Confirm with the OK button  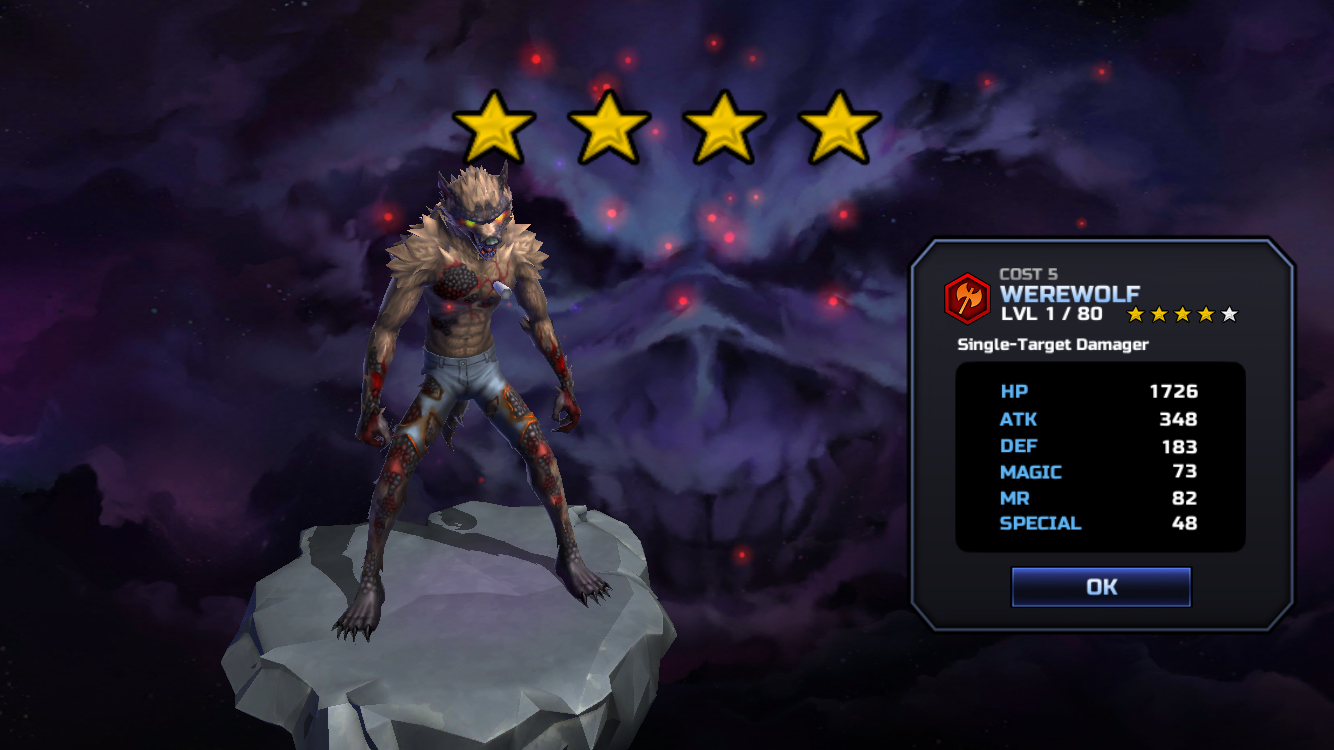pyautogui.click(x=1101, y=587)
